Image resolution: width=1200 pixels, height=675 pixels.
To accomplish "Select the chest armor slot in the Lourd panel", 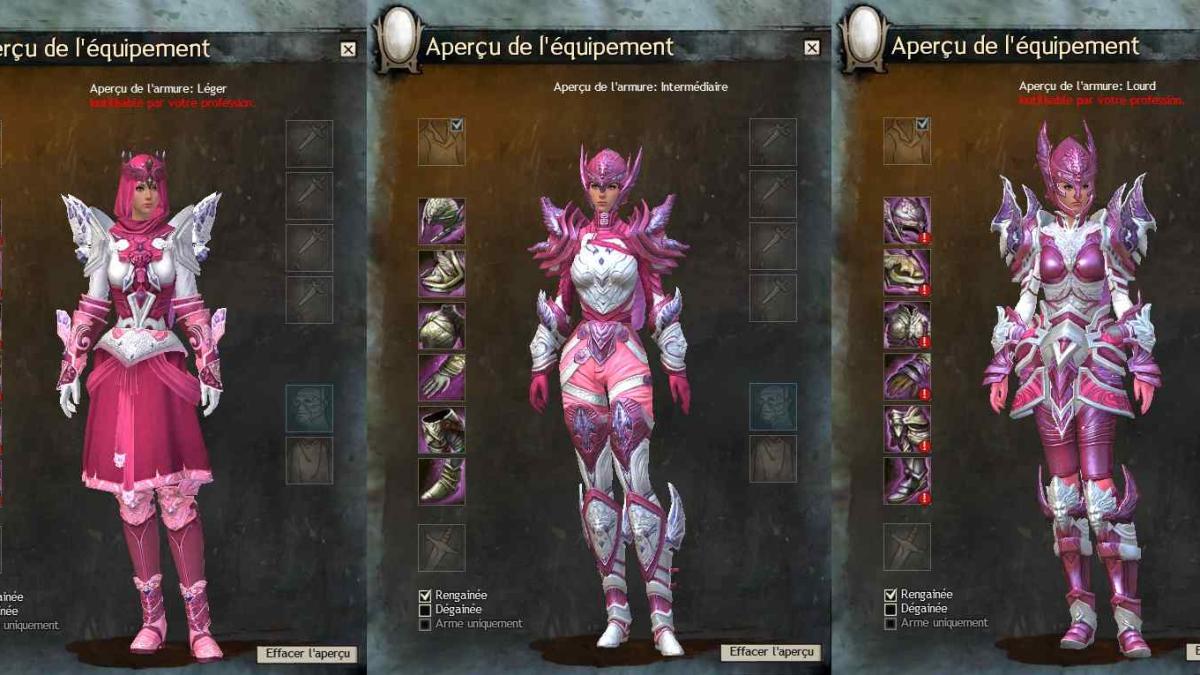I will pyautogui.click(x=906, y=325).
